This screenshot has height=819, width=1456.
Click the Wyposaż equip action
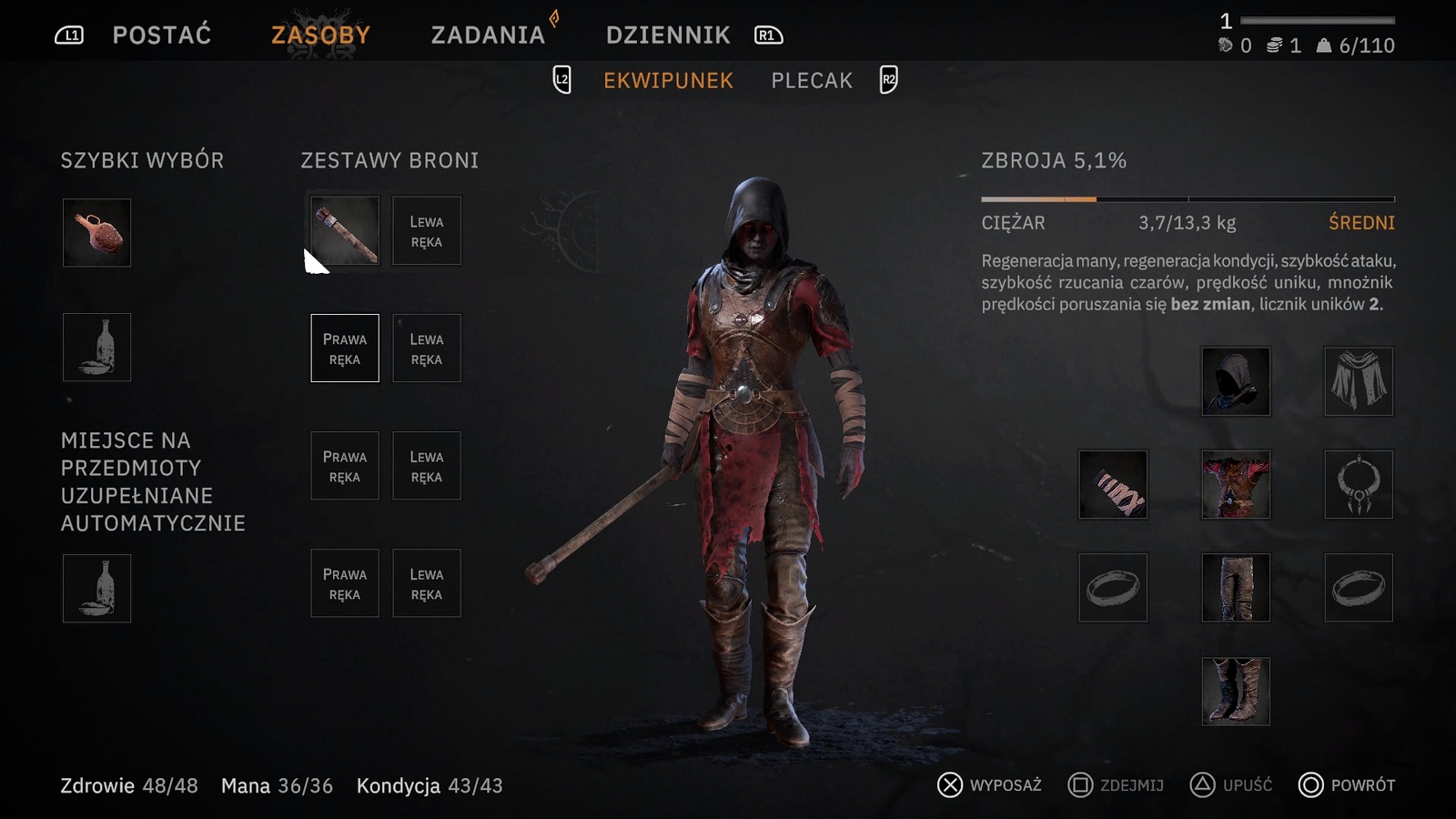click(x=990, y=785)
